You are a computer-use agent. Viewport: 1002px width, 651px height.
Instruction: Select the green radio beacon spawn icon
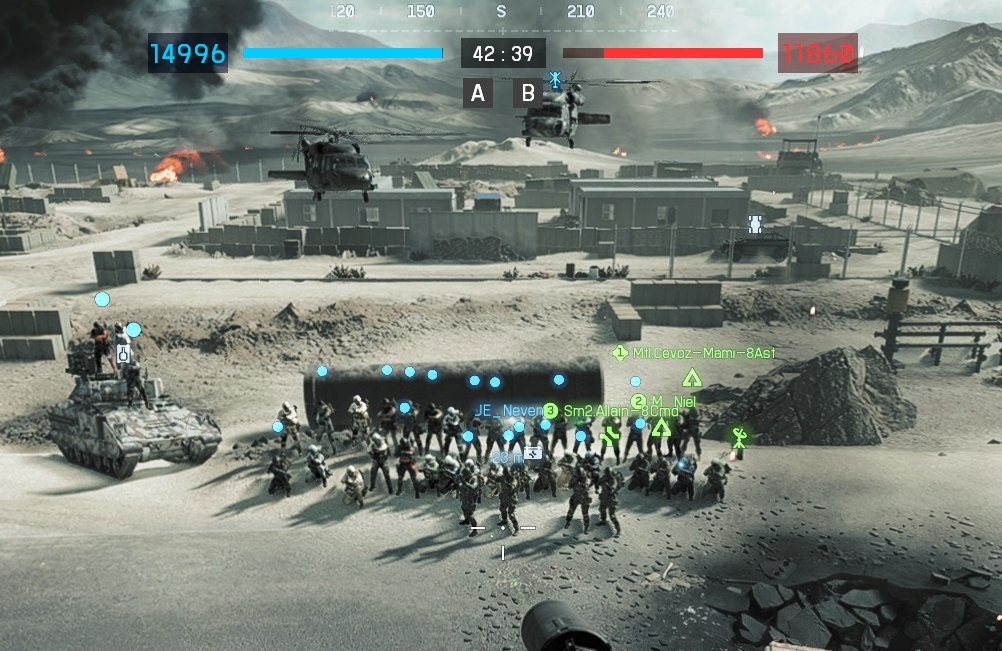point(739,437)
